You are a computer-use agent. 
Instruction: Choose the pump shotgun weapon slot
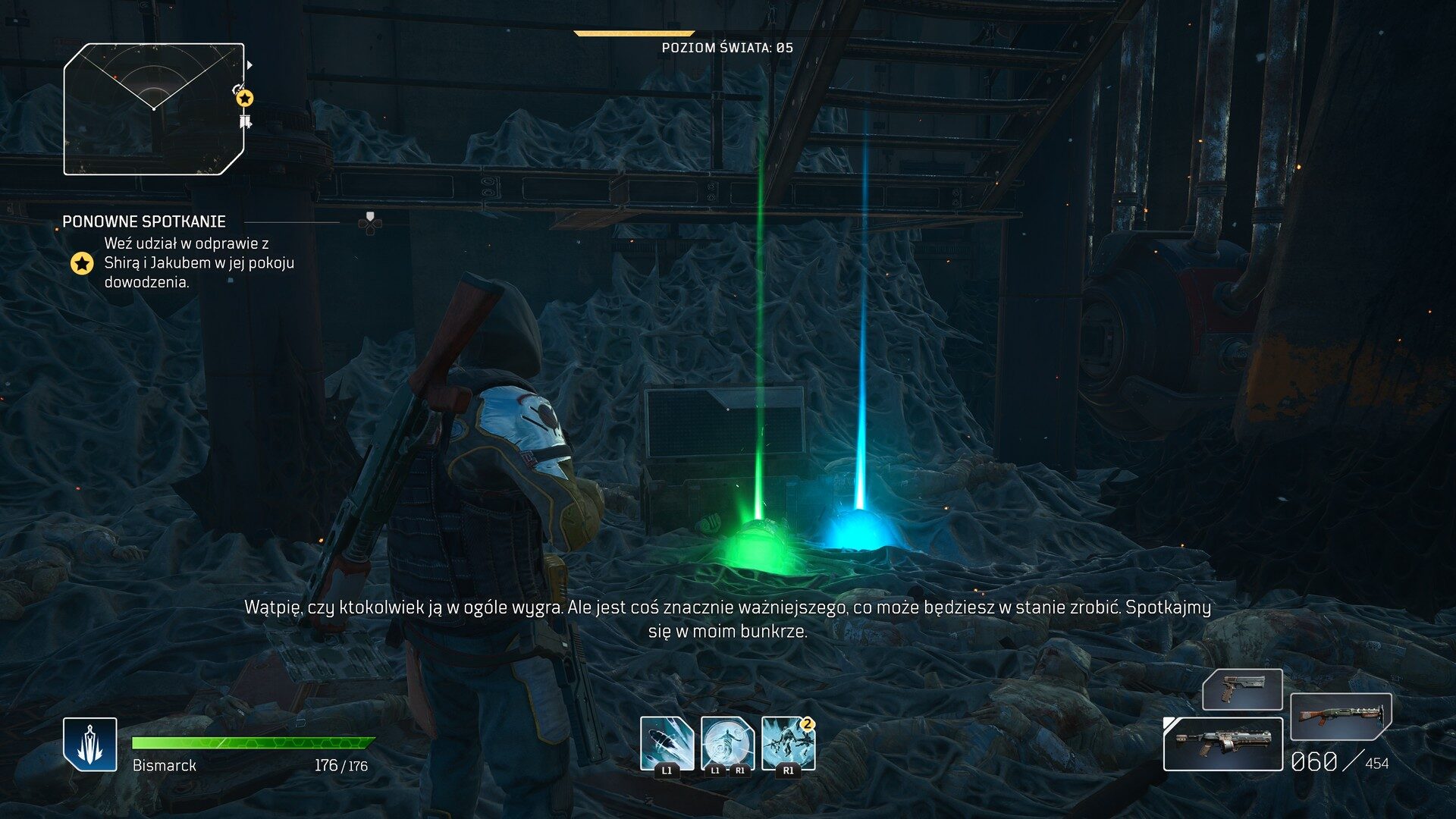[1340, 716]
